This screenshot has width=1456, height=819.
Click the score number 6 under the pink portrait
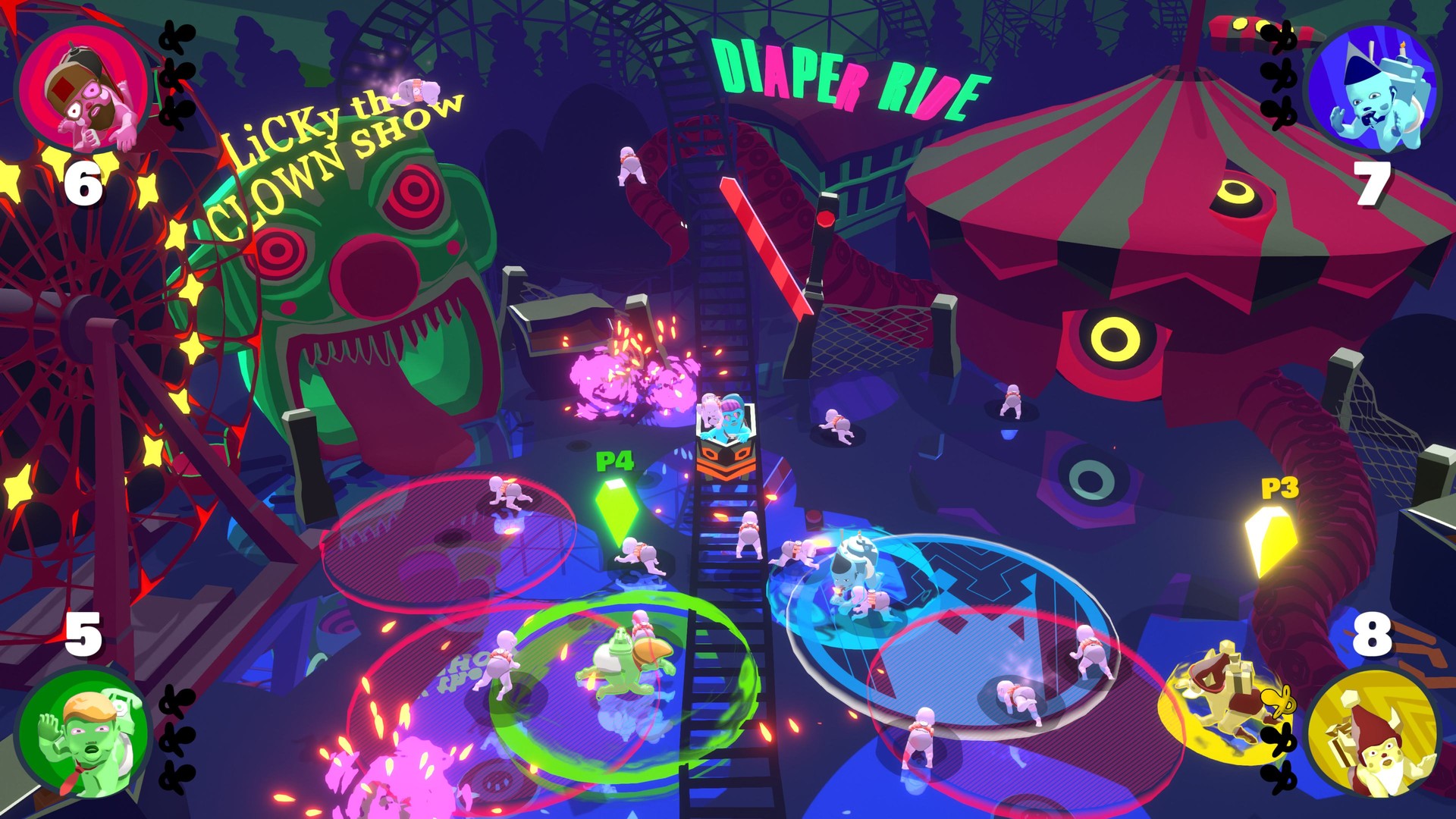pos(83,182)
